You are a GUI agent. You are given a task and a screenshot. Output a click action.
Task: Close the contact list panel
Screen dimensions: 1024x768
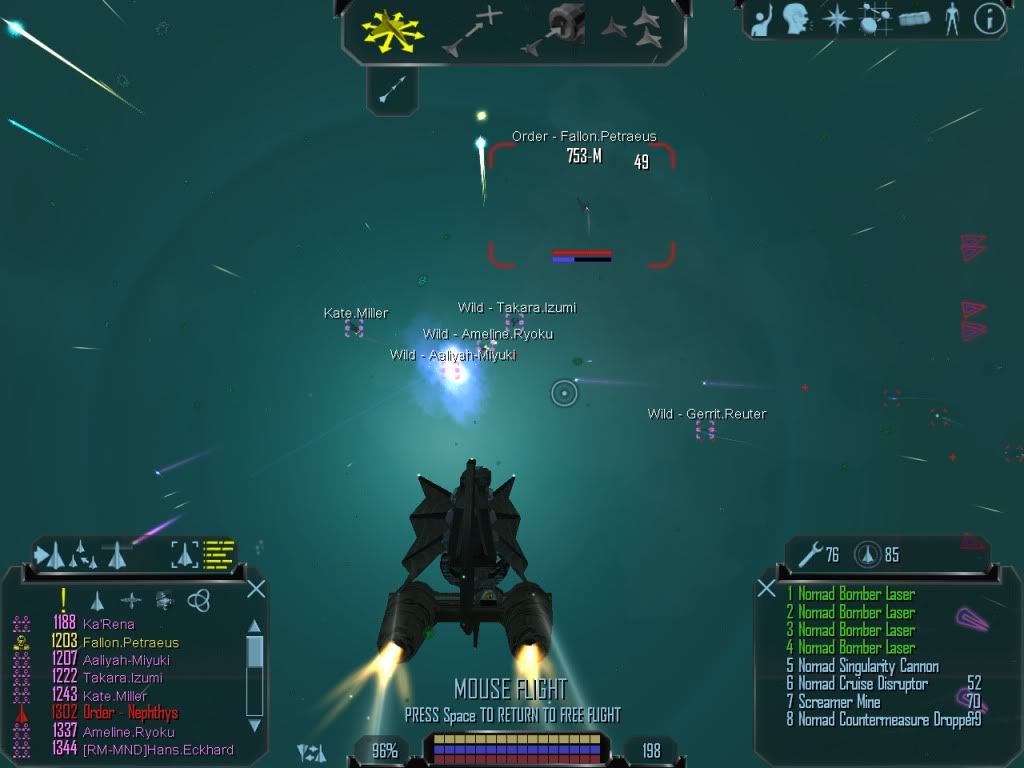[x=255, y=589]
